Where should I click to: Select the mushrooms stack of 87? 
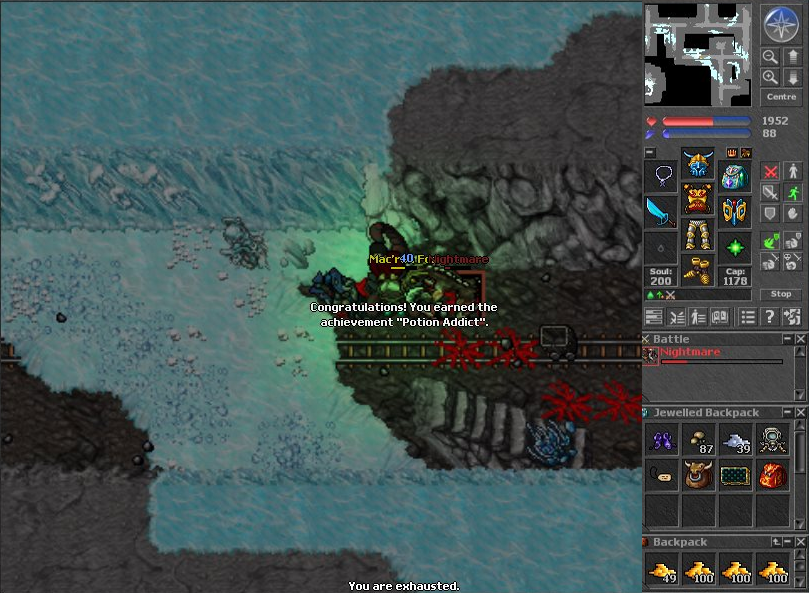pos(698,440)
